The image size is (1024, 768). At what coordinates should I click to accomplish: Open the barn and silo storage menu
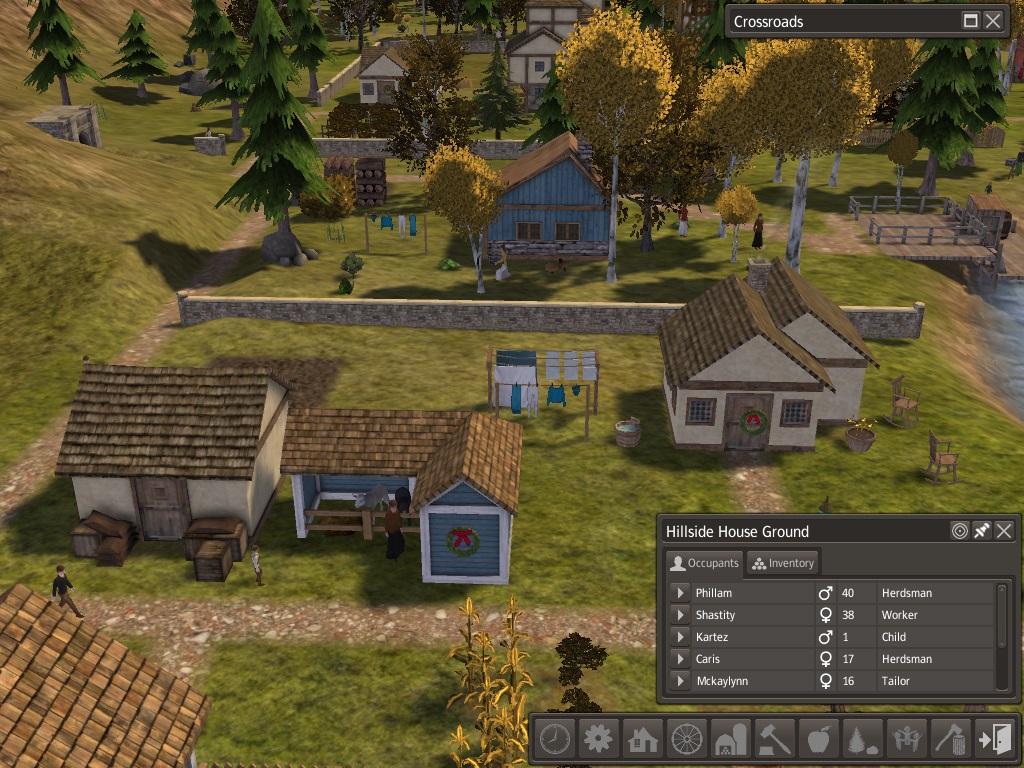730,739
